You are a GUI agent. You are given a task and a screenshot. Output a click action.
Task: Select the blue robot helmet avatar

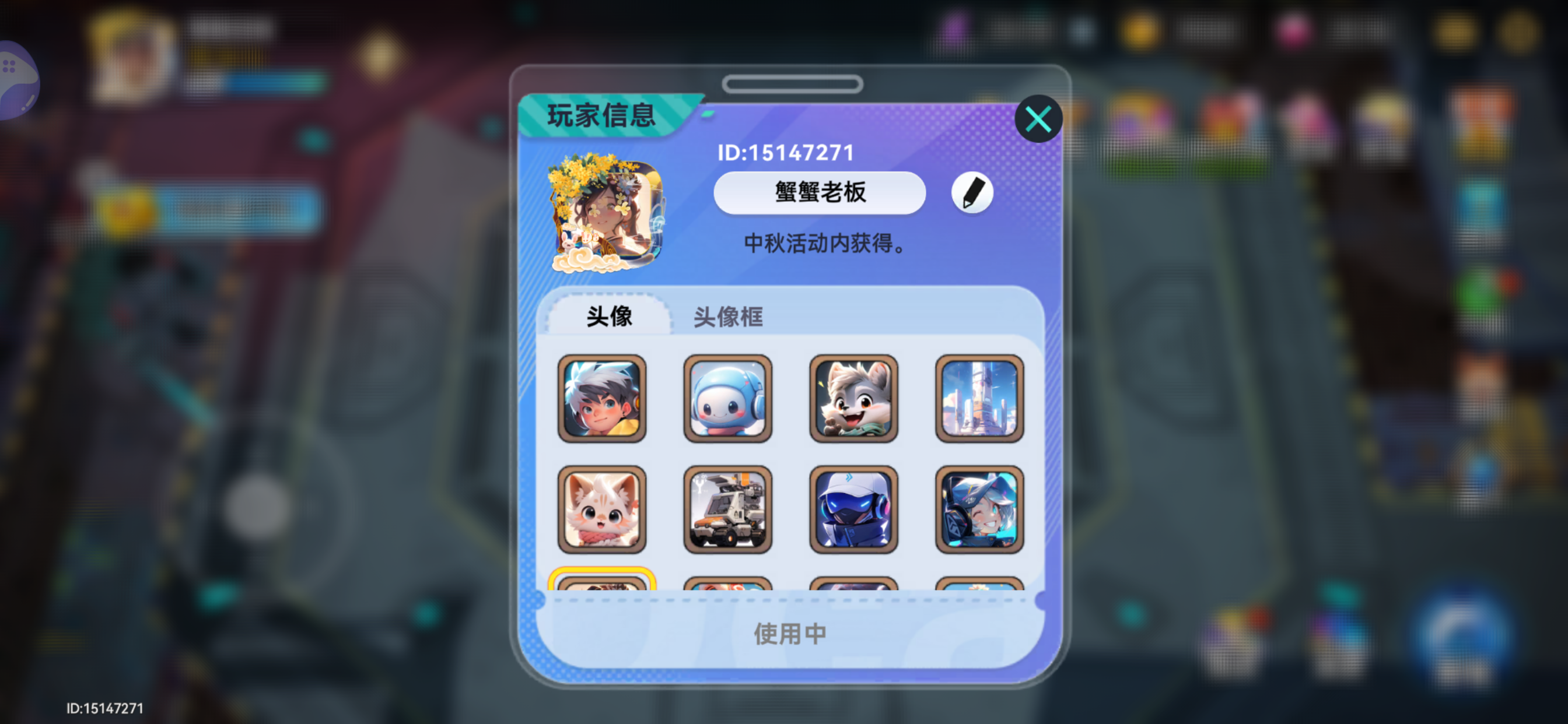(853, 510)
